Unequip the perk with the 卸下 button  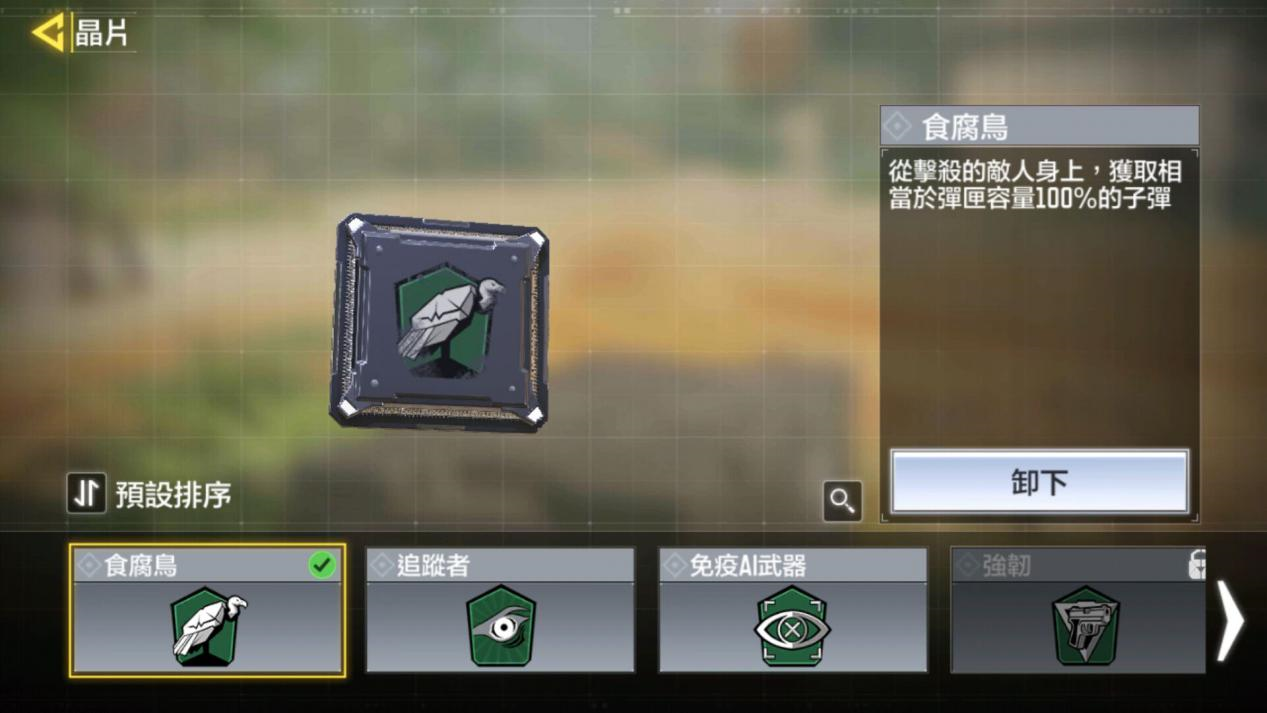[1039, 482]
